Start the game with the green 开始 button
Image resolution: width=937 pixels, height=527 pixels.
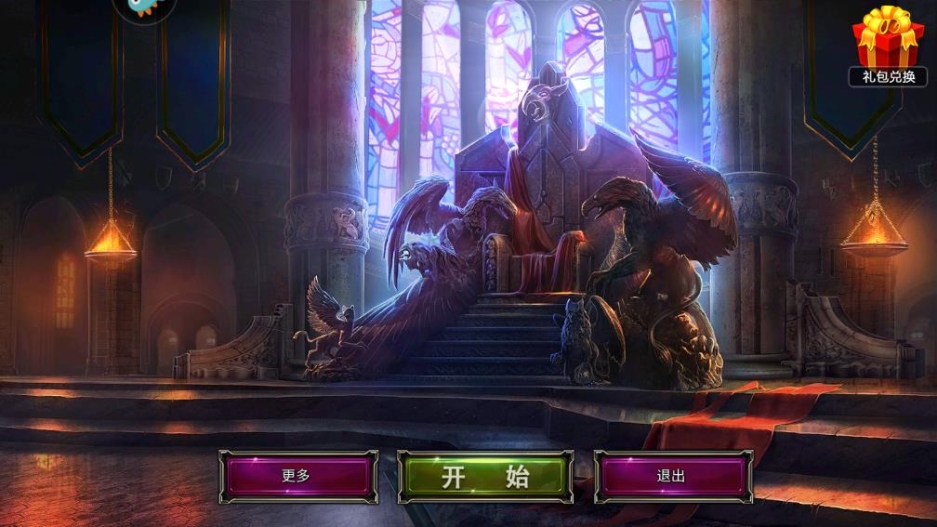[x=485, y=476]
